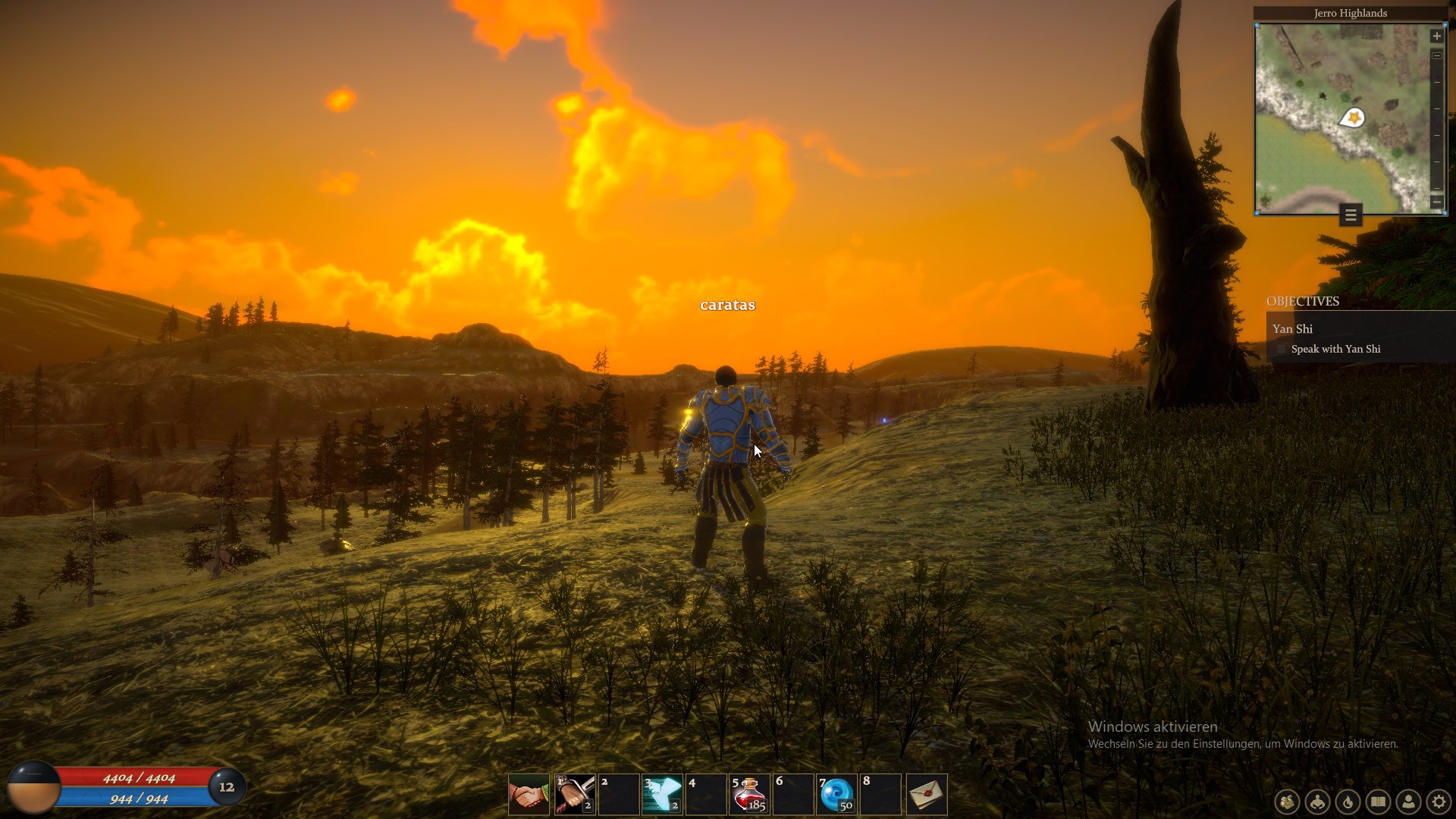The width and height of the screenshot is (1456, 819).
Task: Click the handshake icon in the hotbar
Action: pos(529,794)
